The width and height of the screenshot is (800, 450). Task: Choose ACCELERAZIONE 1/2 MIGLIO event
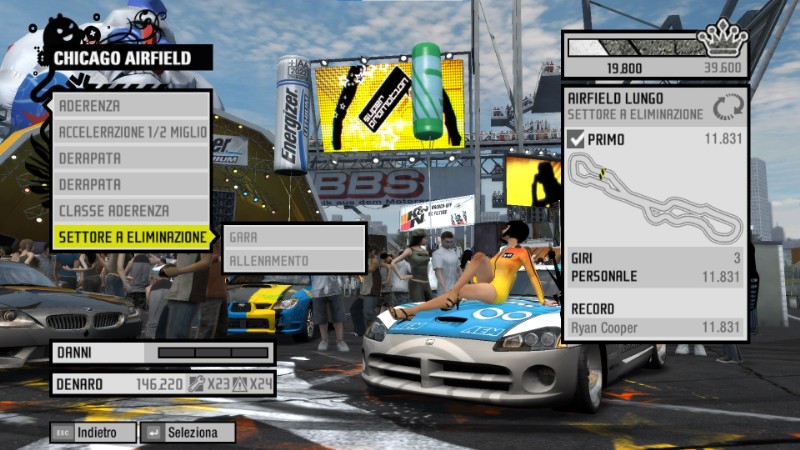click(x=132, y=132)
